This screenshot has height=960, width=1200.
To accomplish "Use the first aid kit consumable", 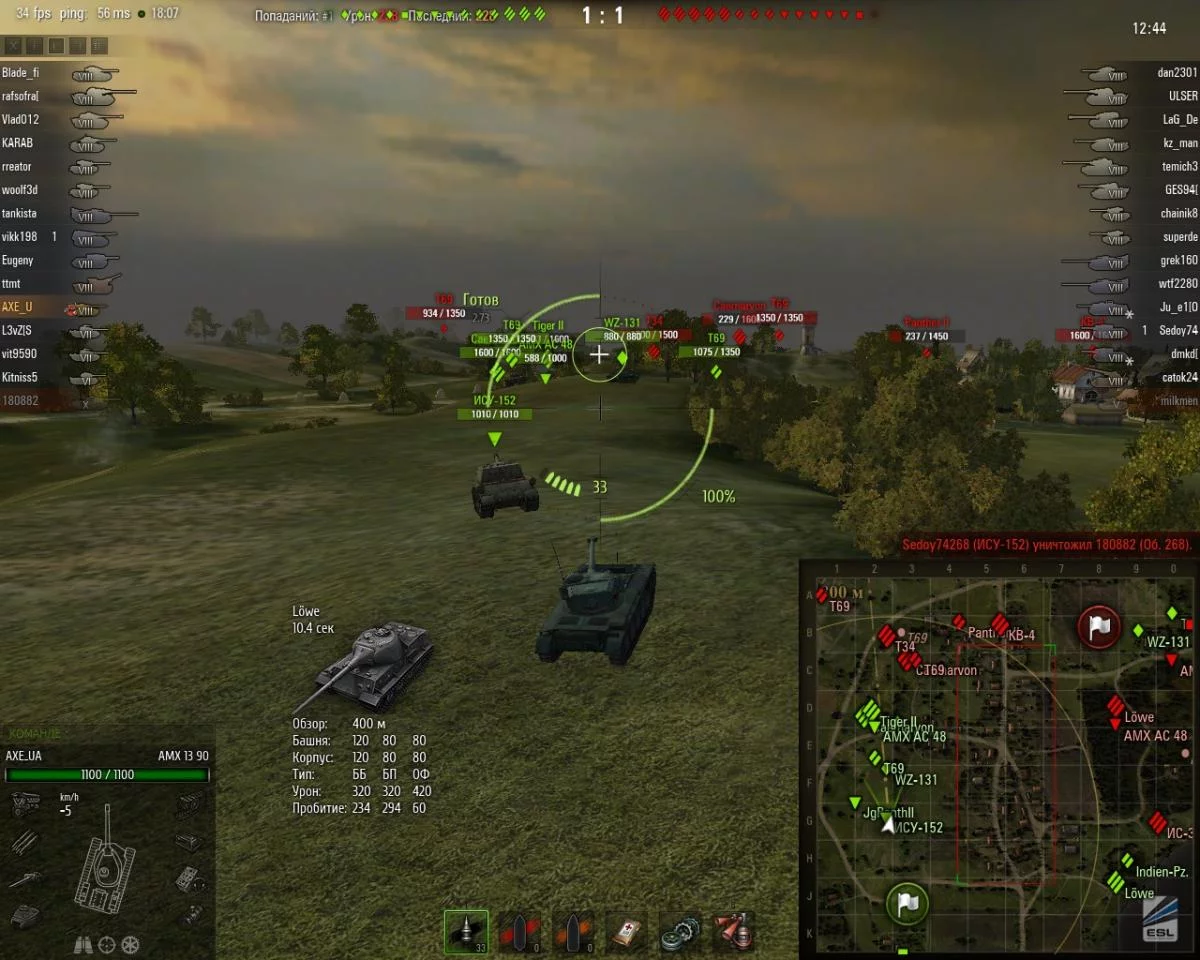I will pyautogui.click(x=628, y=932).
